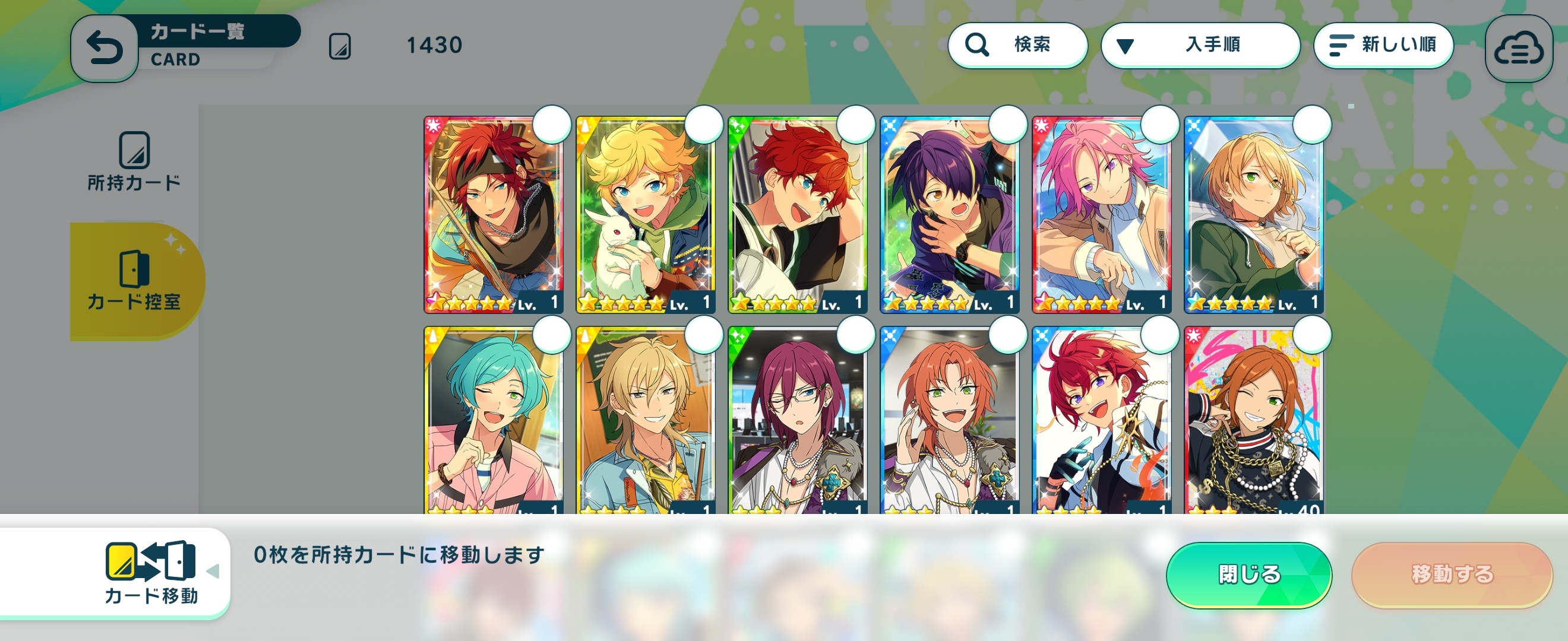Viewport: 1568px width, 641px height.
Task: Toggle the 新しい順 order button
Action: pyautogui.click(x=1383, y=45)
